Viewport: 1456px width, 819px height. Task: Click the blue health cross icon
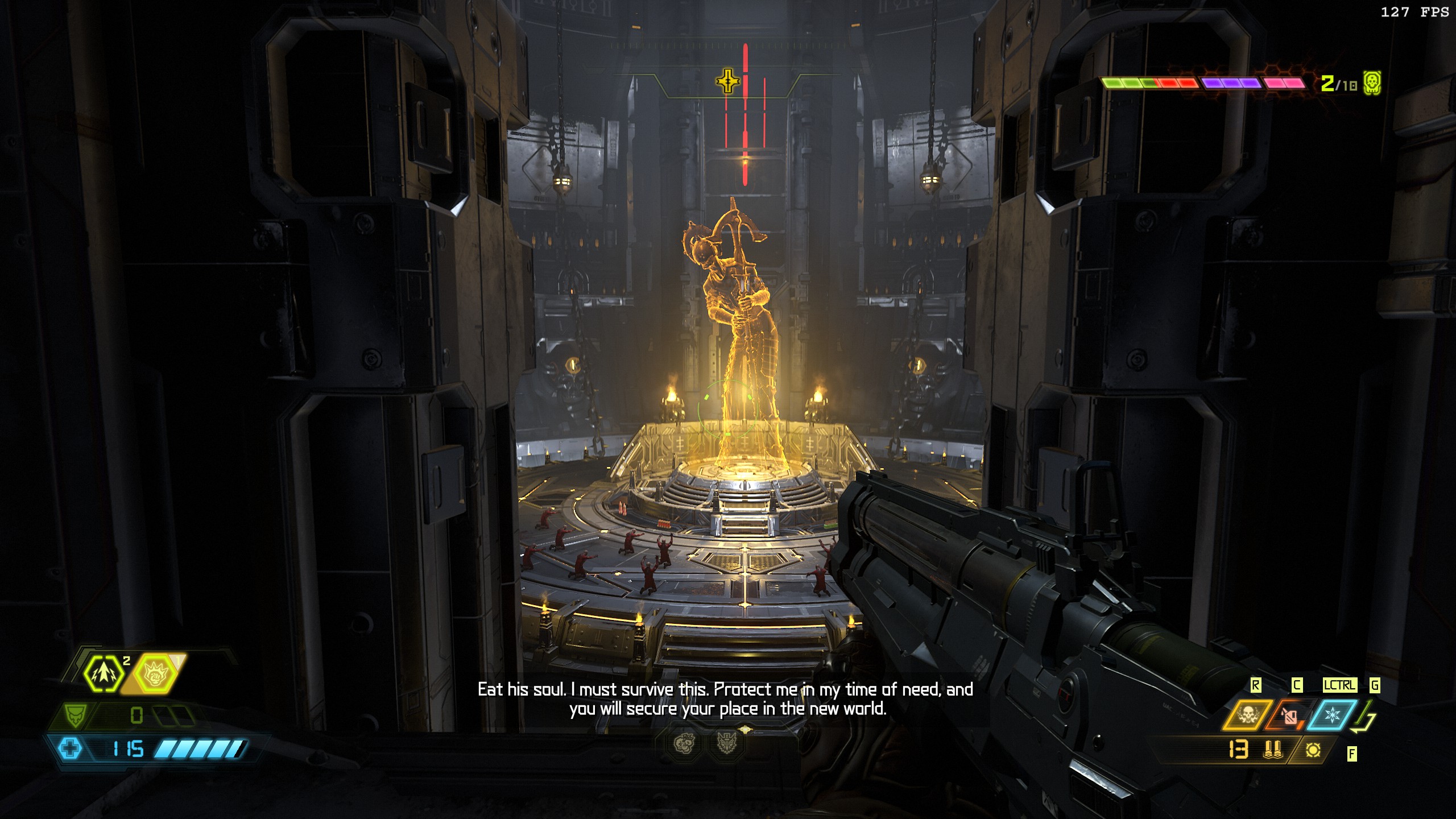71,748
